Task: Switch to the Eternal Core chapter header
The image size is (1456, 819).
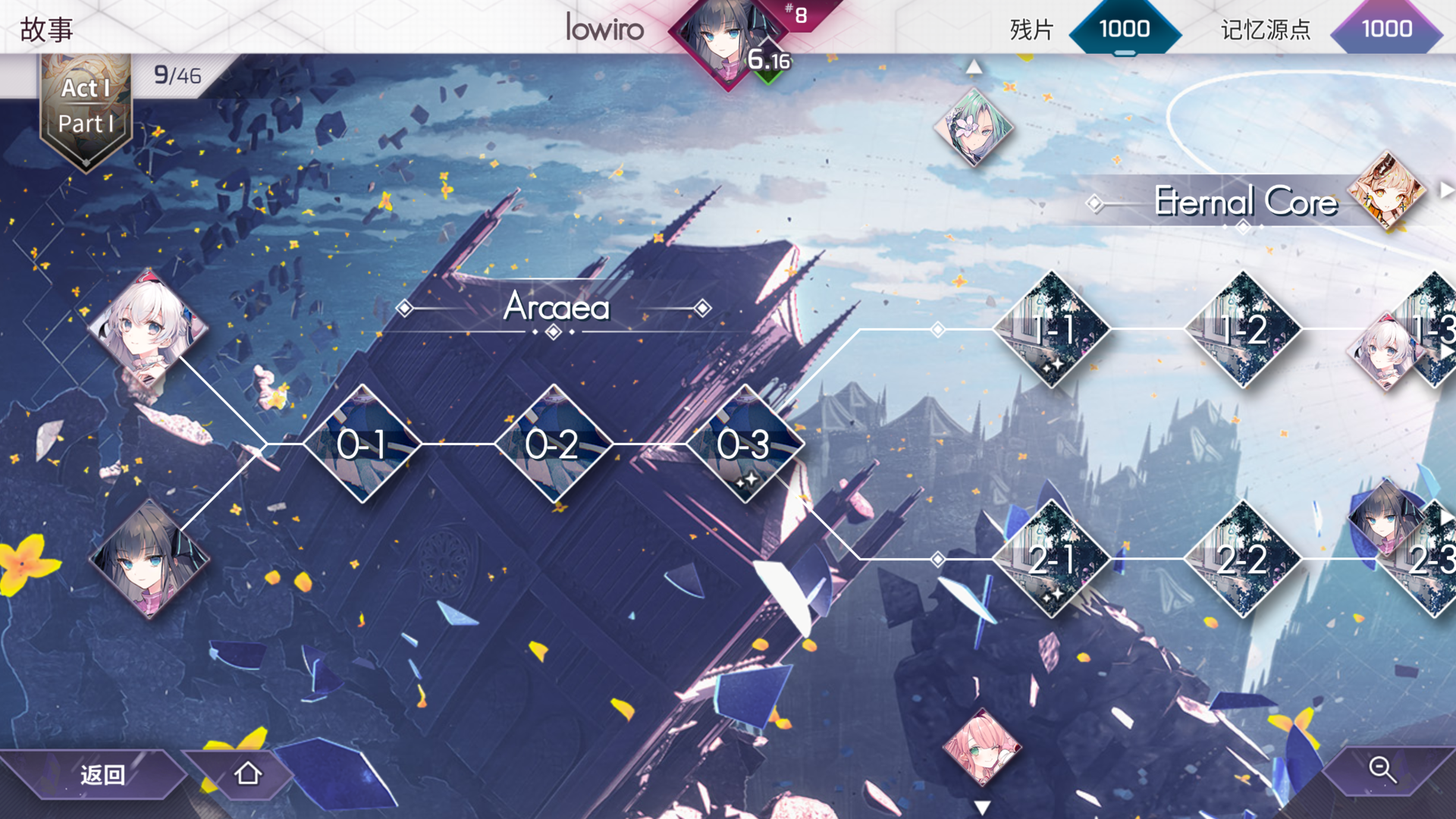Action: [x=1244, y=202]
